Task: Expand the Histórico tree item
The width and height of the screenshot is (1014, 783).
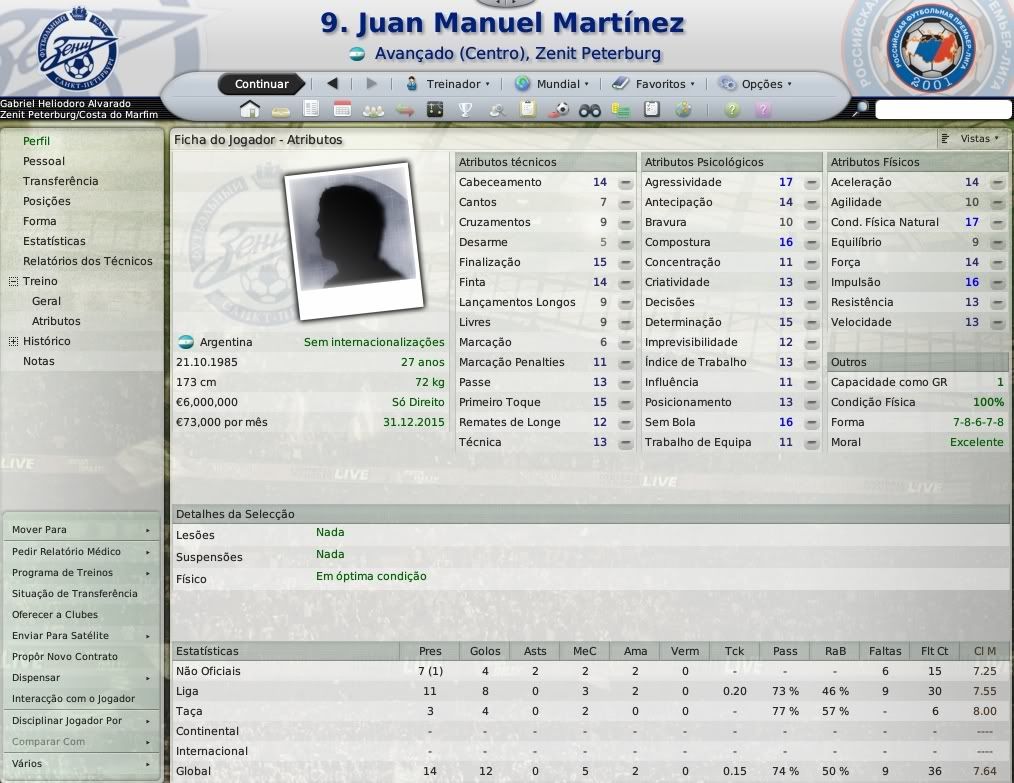Action: point(13,341)
